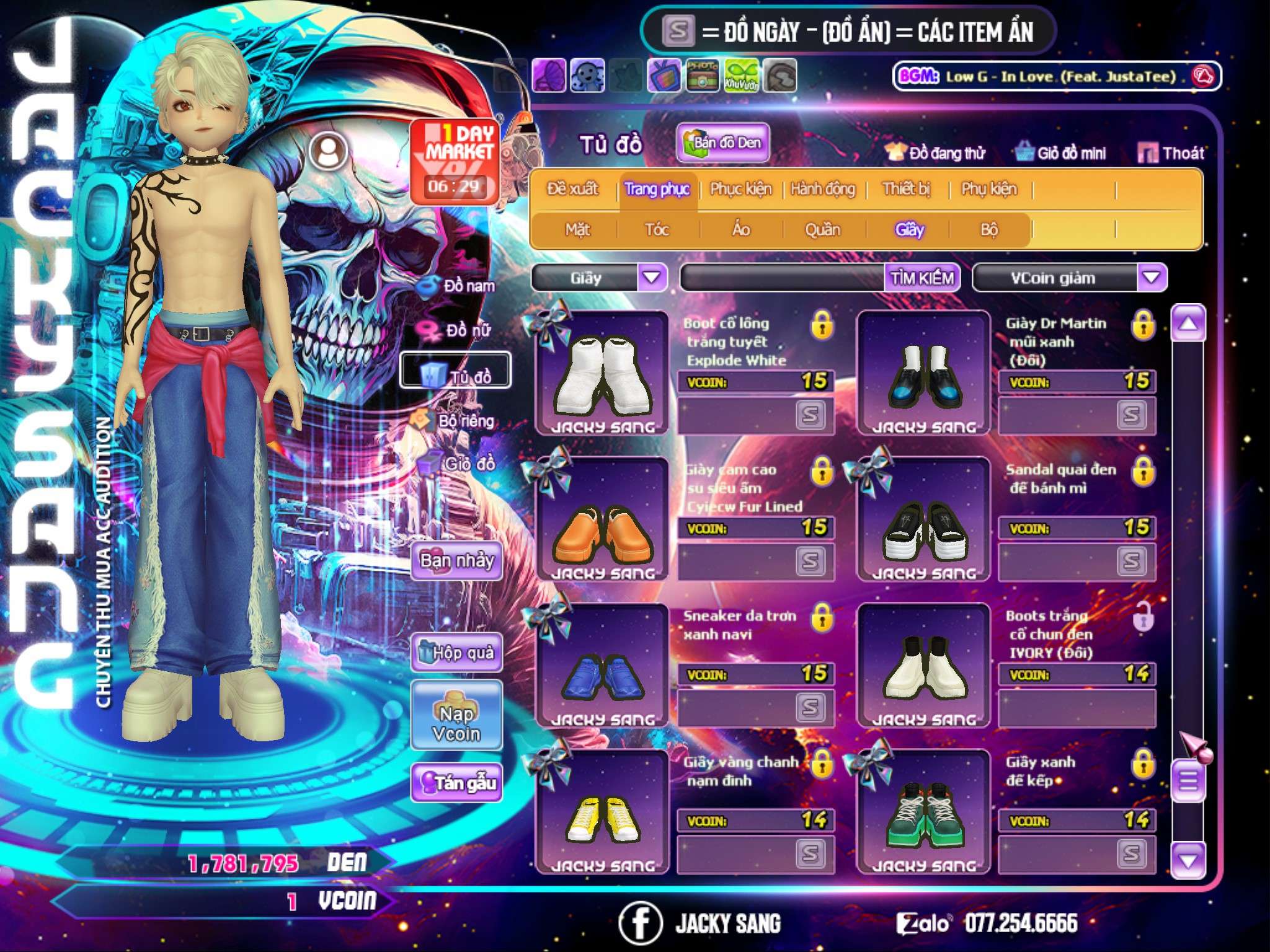Show Đồ đang thử items
Image resolution: width=1270 pixels, height=952 pixels.
(935, 152)
